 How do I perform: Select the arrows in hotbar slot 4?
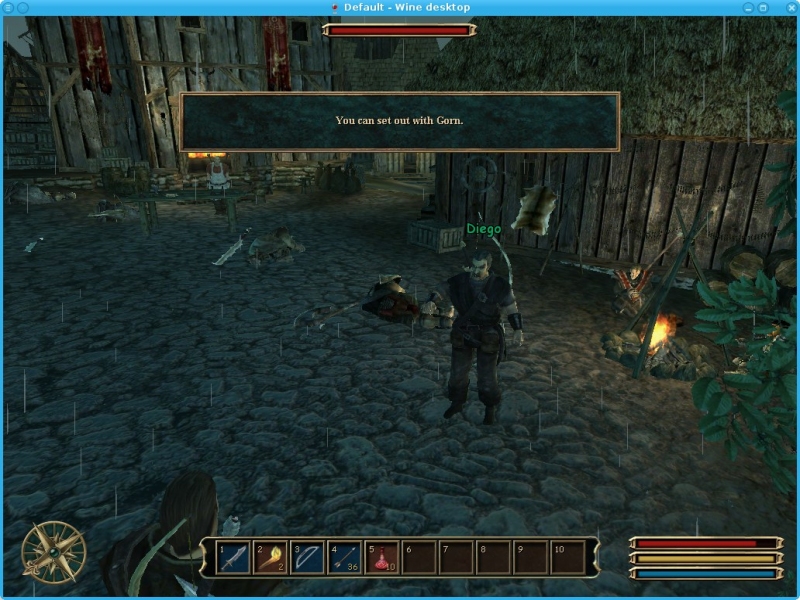tap(344, 557)
